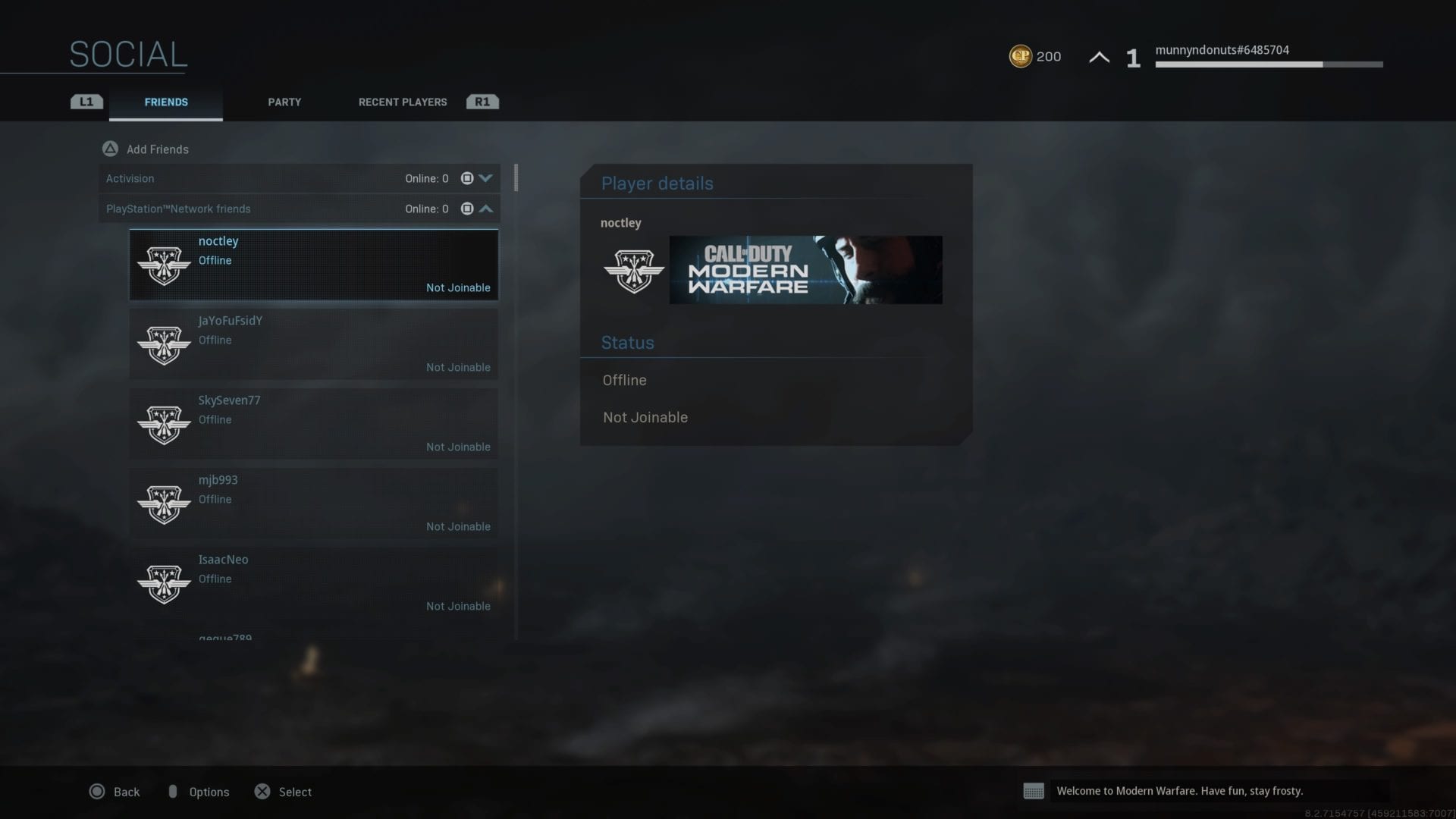Open the Recent Players tab
Image resolution: width=1456 pixels, height=819 pixels.
[x=402, y=102]
